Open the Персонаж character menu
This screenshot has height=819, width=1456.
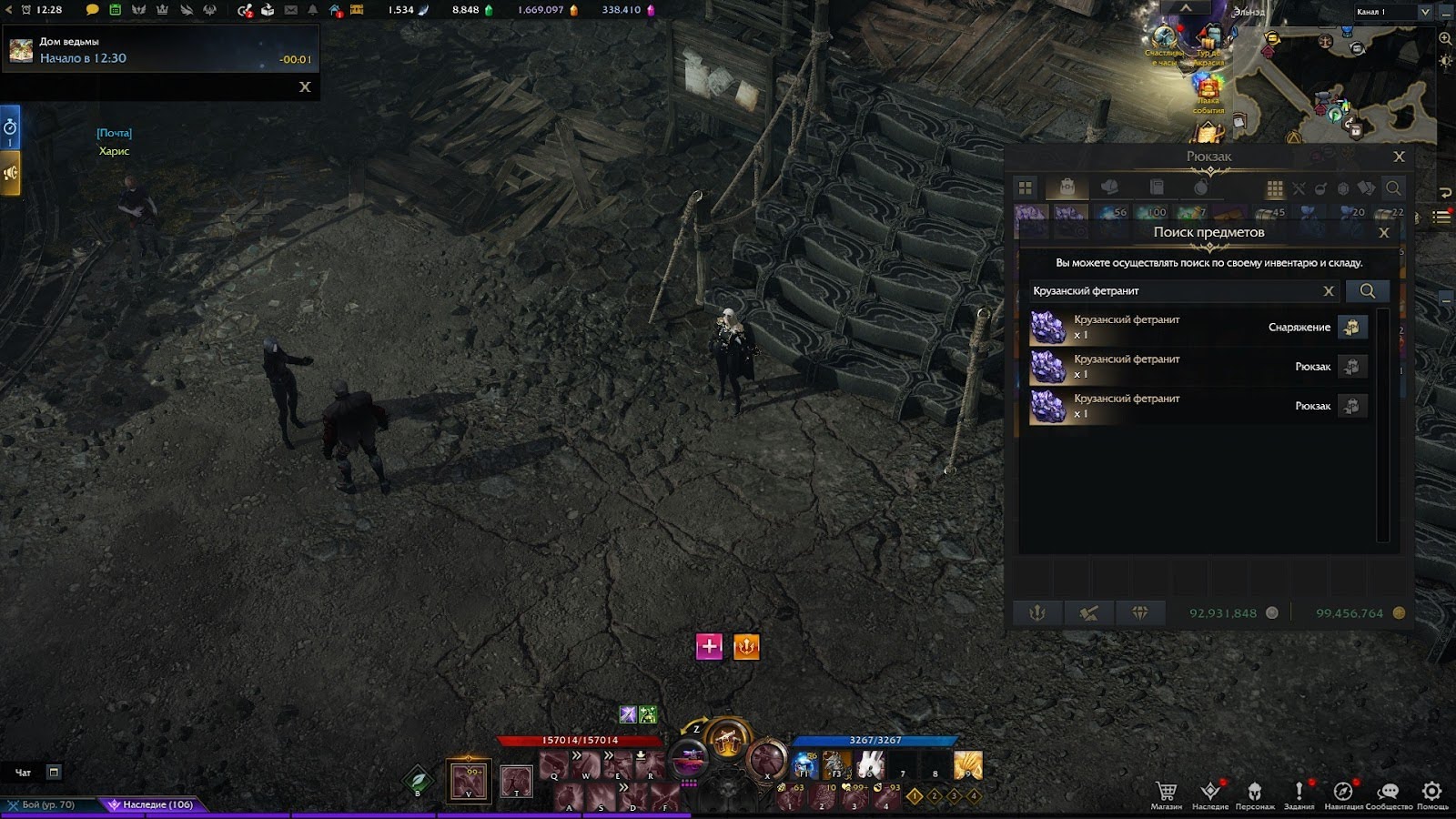click(1254, 794)
